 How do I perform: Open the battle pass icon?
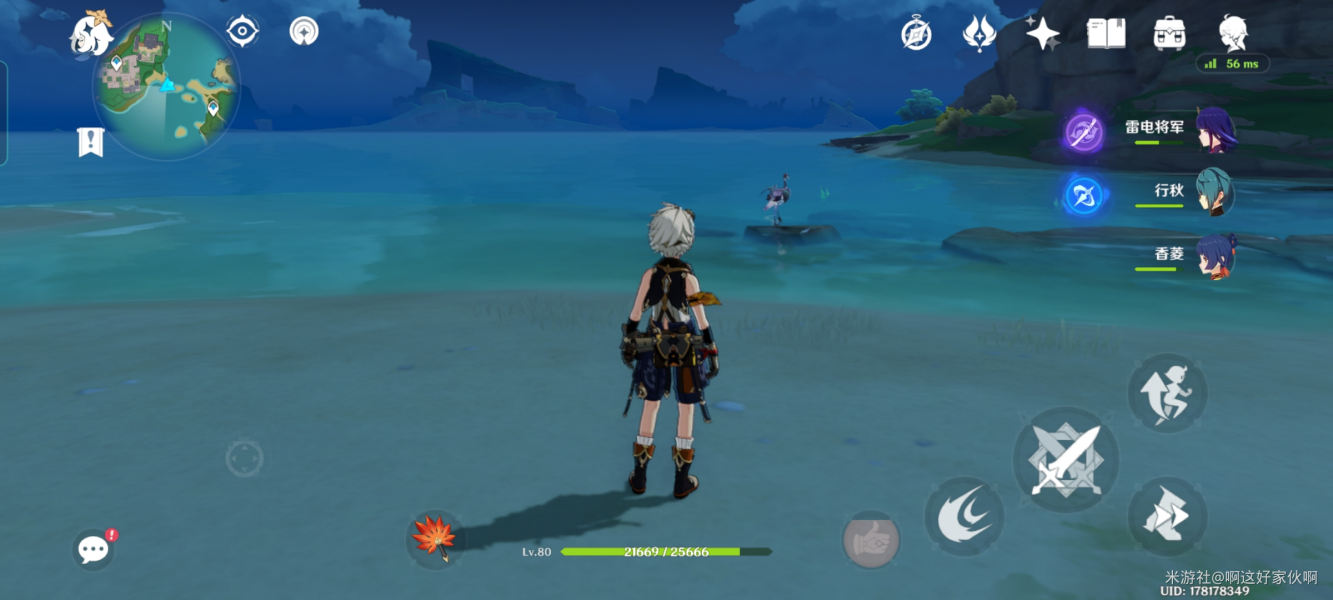979,34
